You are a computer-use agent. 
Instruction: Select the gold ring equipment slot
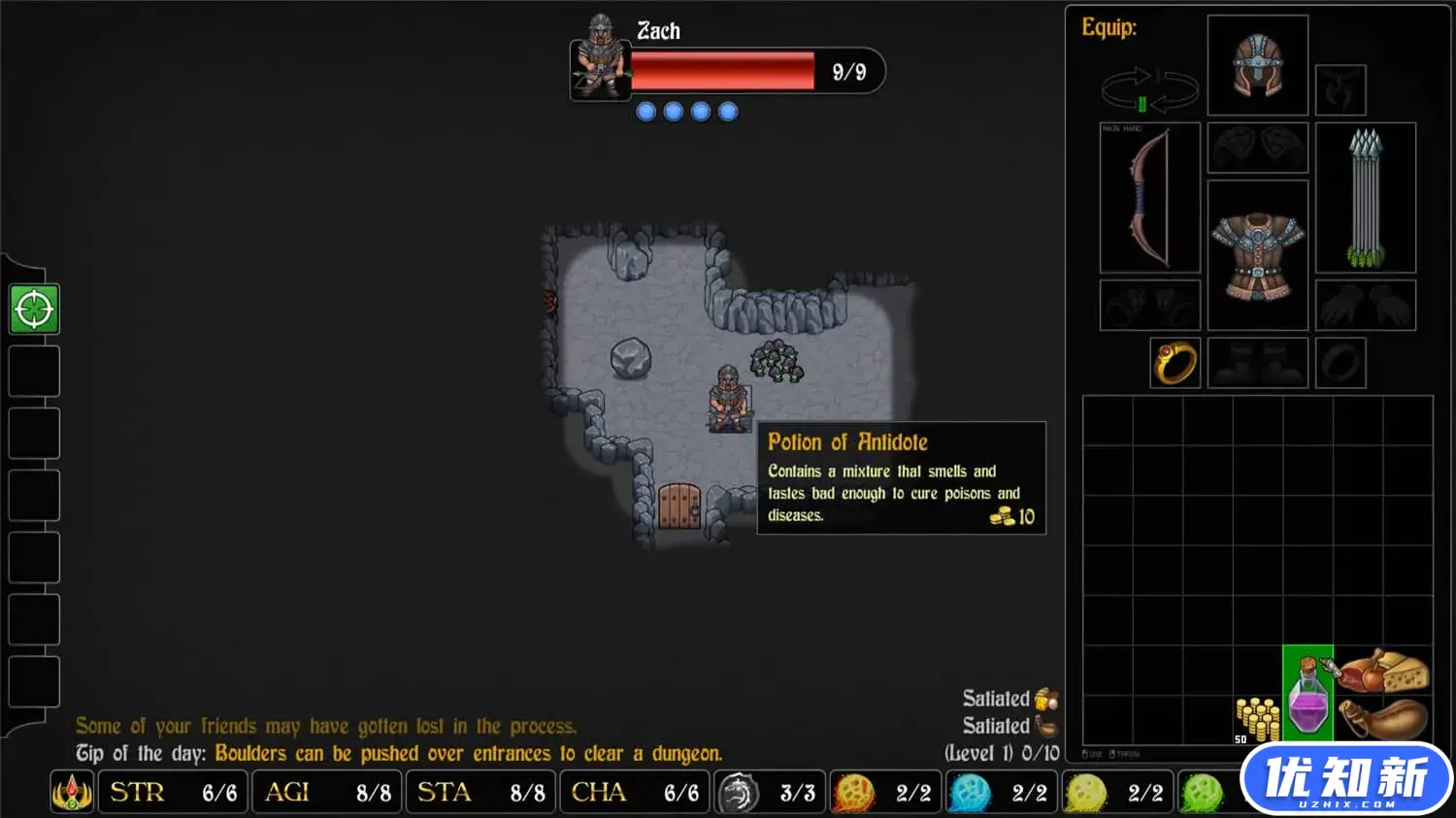pyautogui.click(x=1175, y=363)
